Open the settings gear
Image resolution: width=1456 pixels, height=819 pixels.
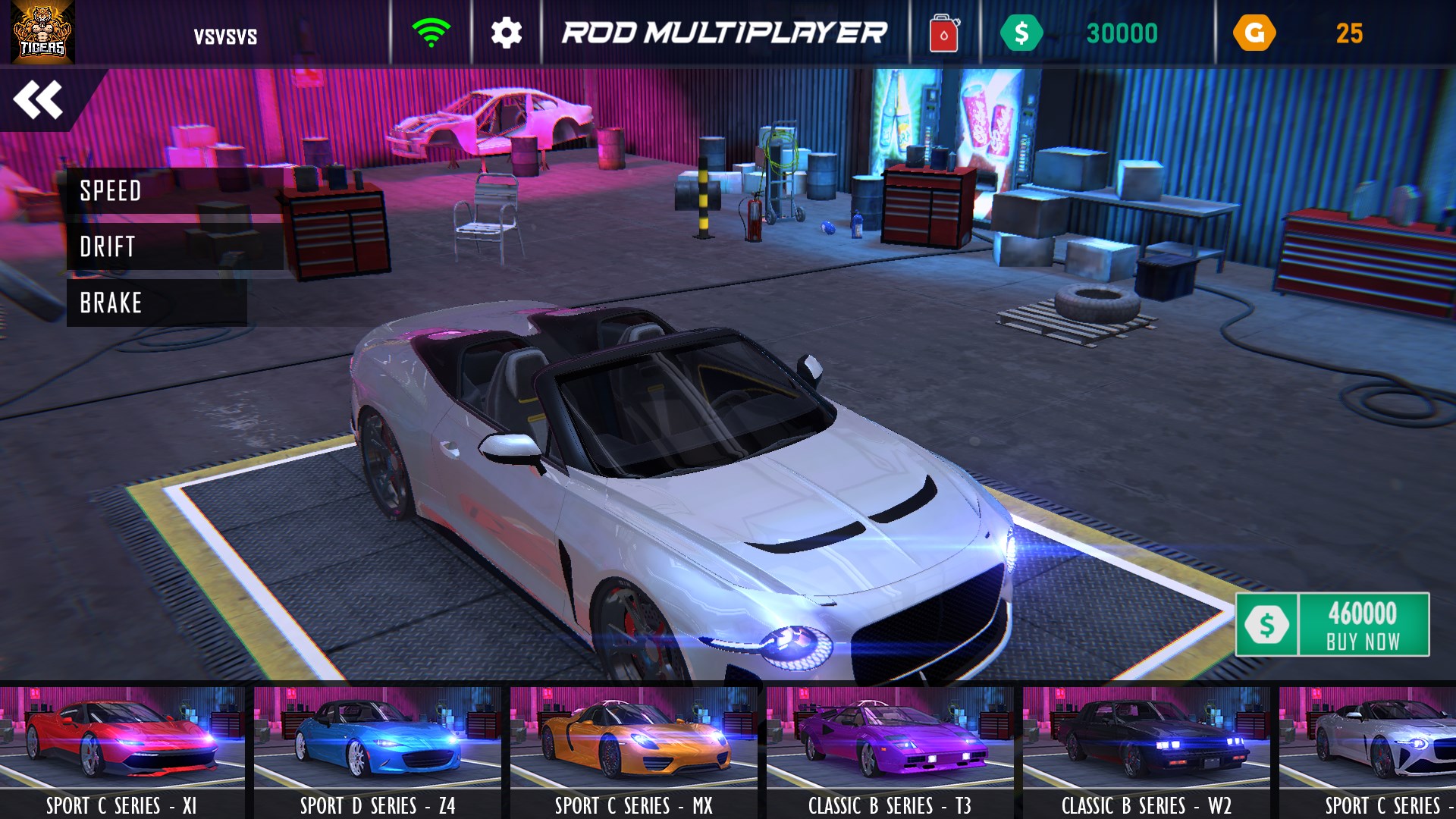pos(507,32)
